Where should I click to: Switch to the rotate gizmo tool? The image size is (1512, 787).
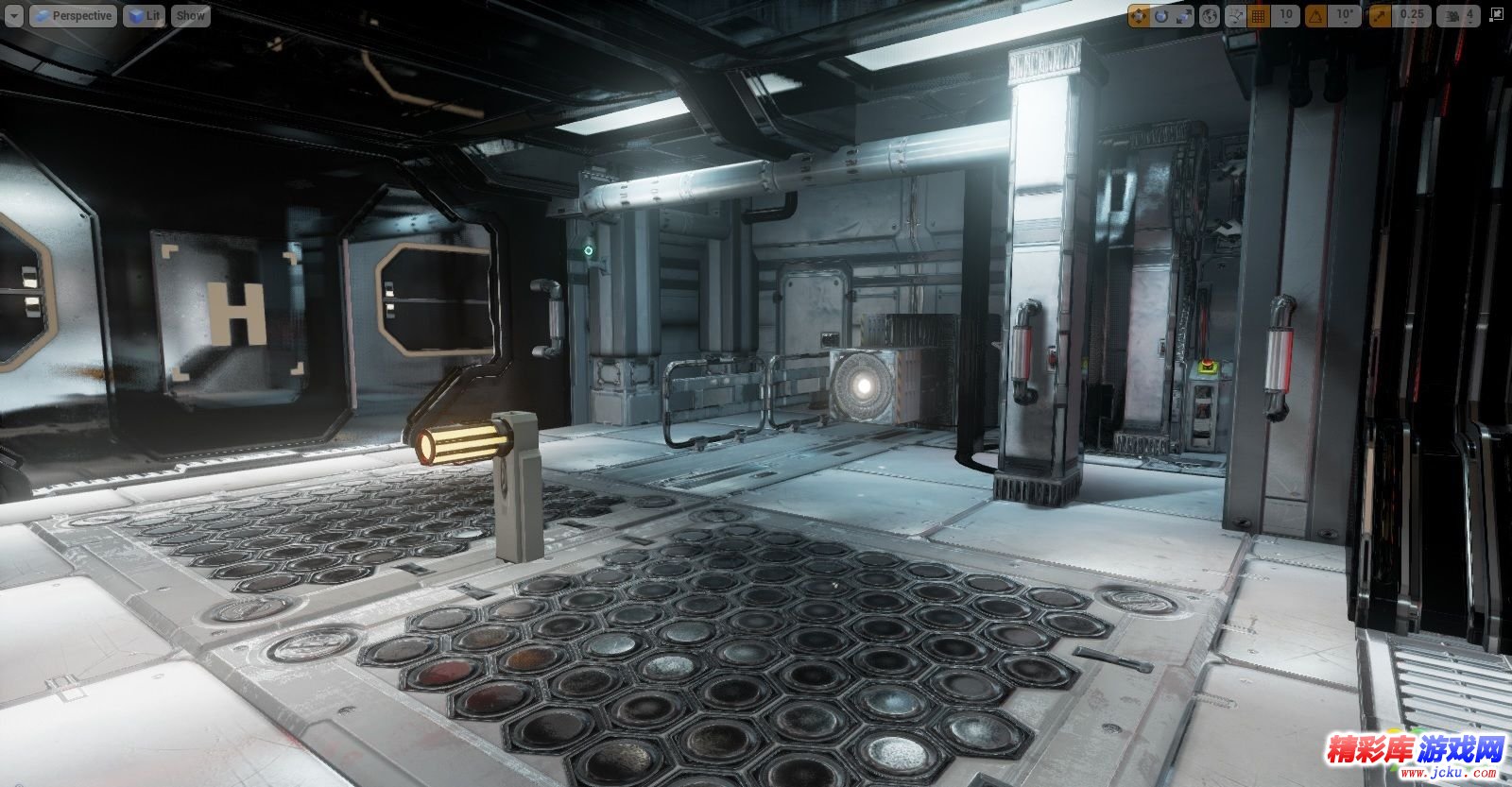1161,16
